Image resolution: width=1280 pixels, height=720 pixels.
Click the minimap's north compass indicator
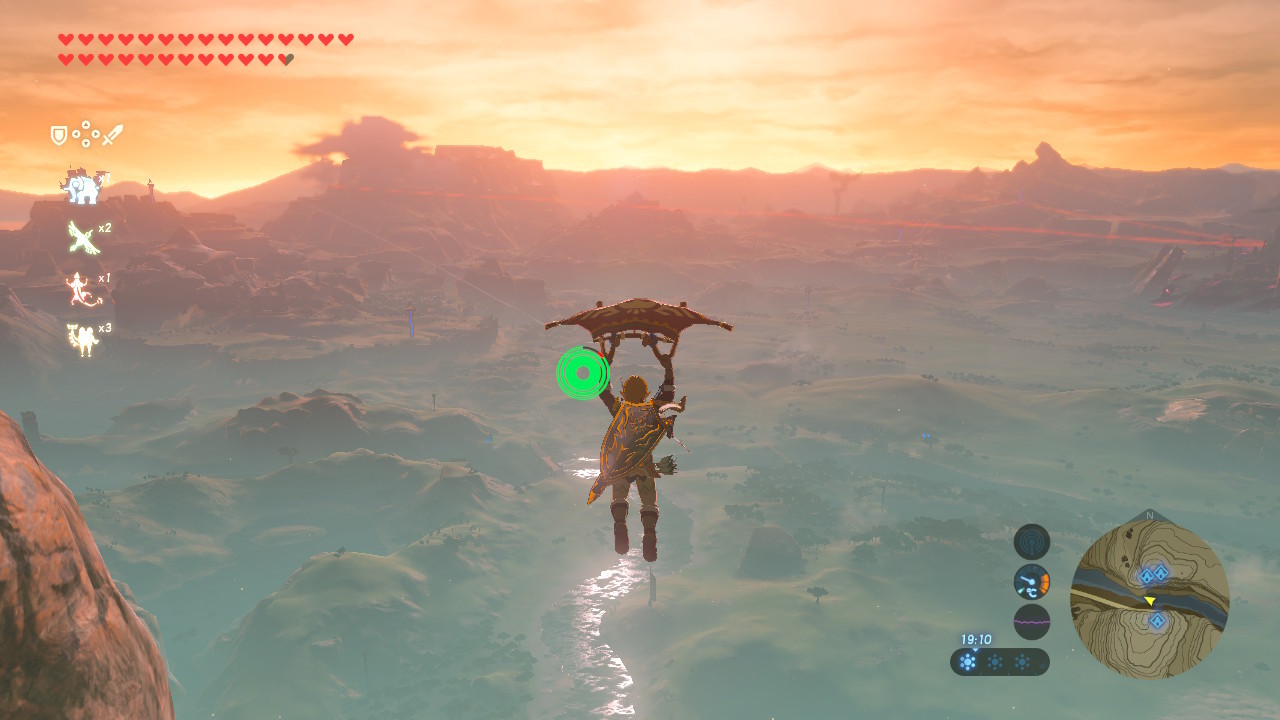[1149, 516]
